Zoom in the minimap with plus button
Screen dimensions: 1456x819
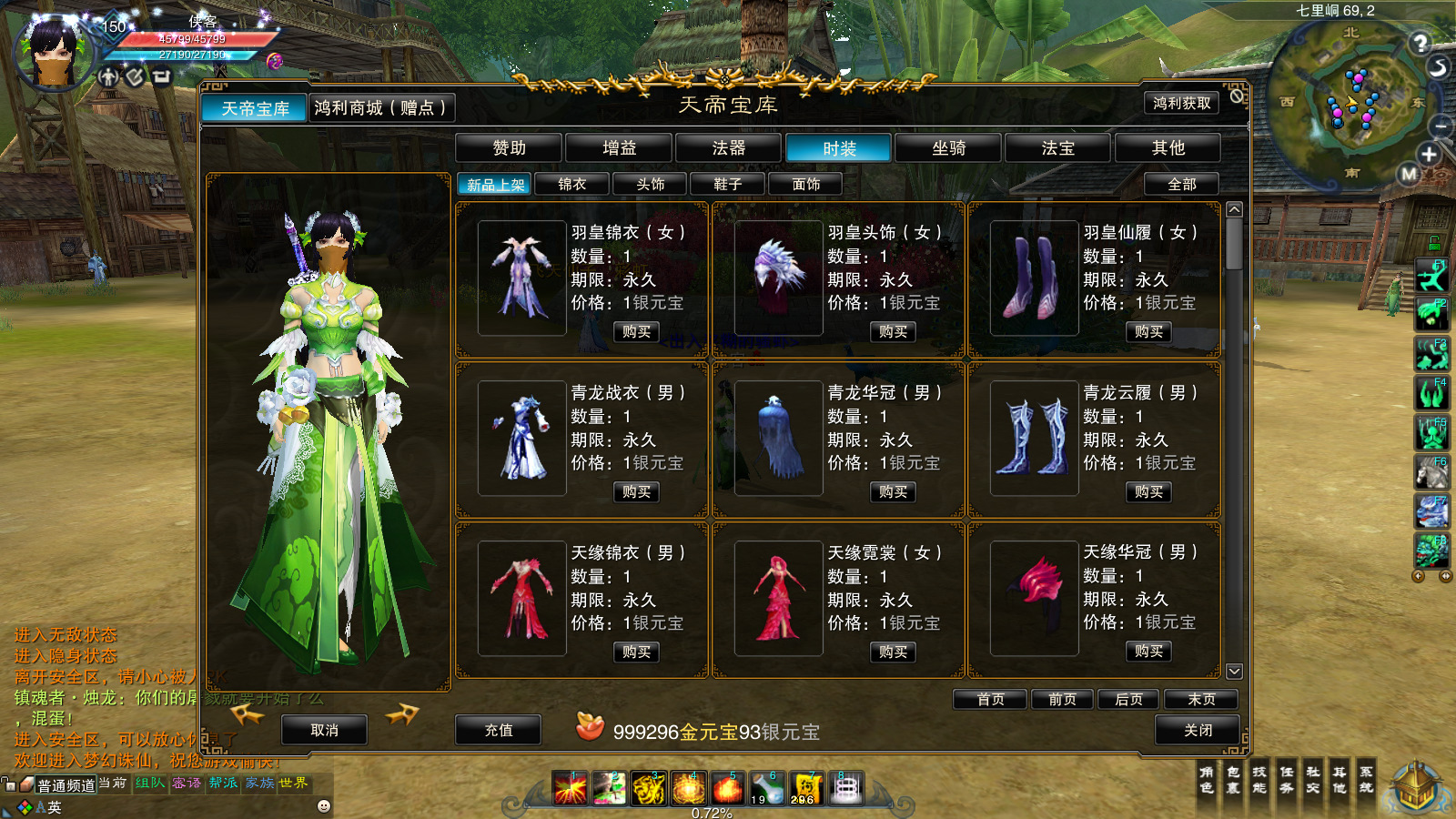(1429, 154)
